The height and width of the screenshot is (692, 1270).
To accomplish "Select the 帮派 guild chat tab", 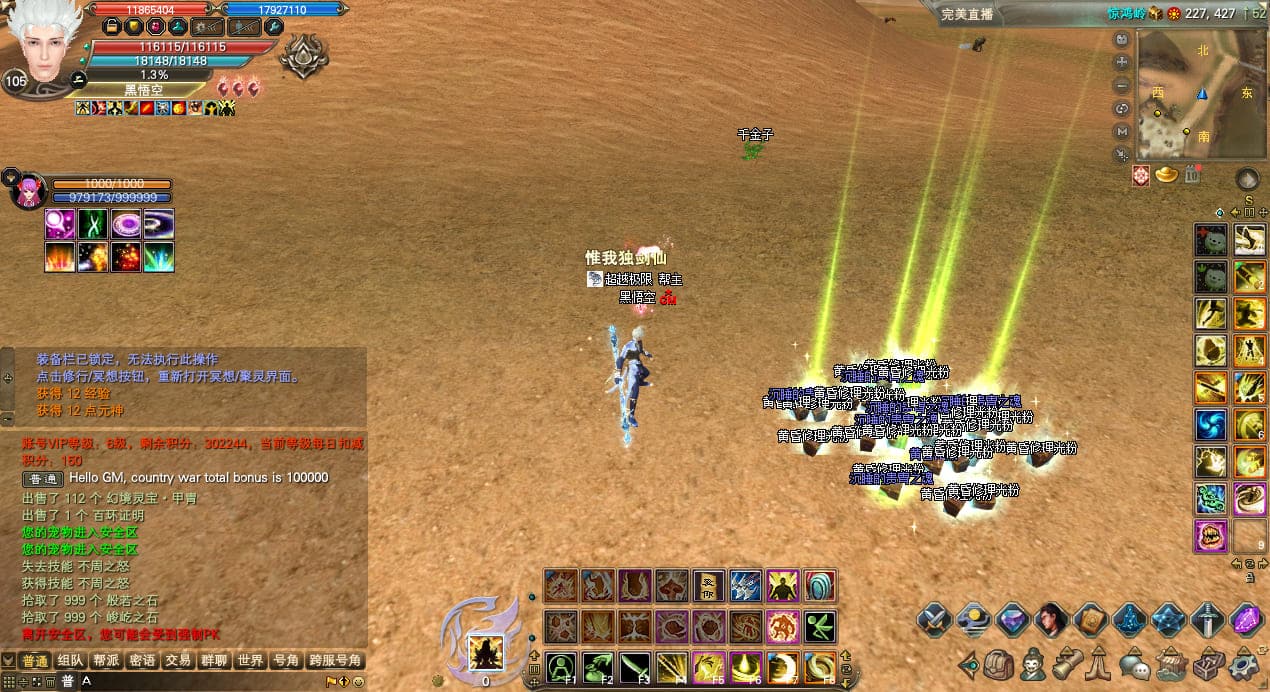I will pos(106,661).
